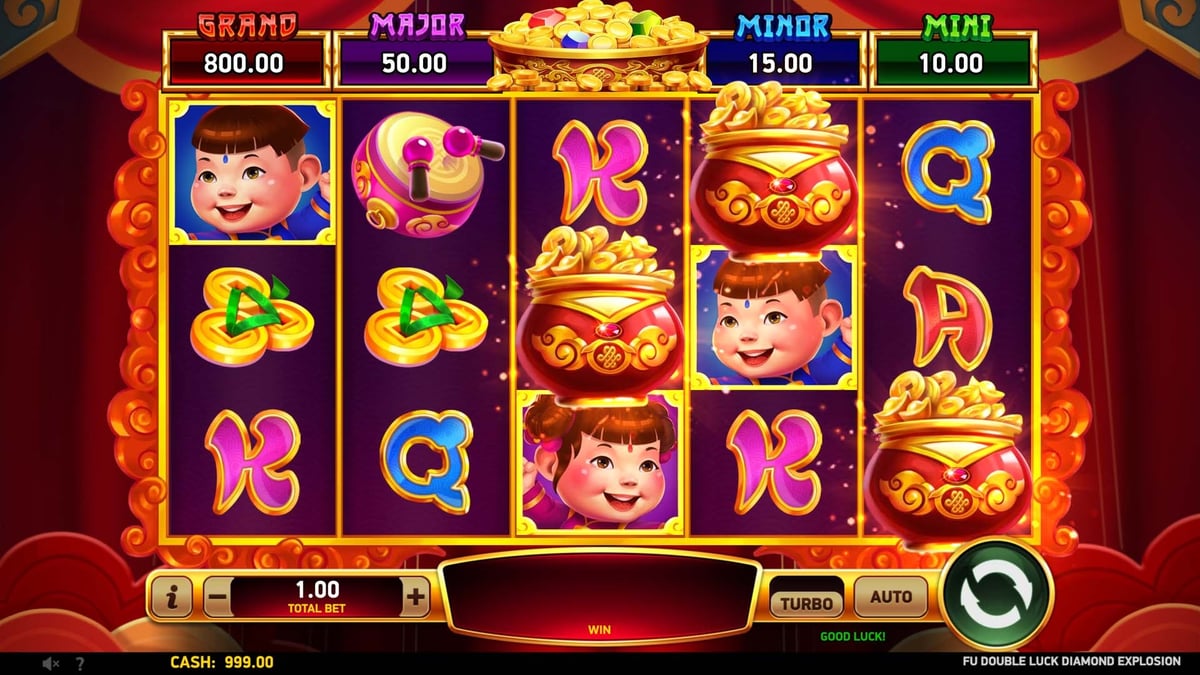
Task: Toggle the muted sound speaker icon
Action: tap(50, 663)
